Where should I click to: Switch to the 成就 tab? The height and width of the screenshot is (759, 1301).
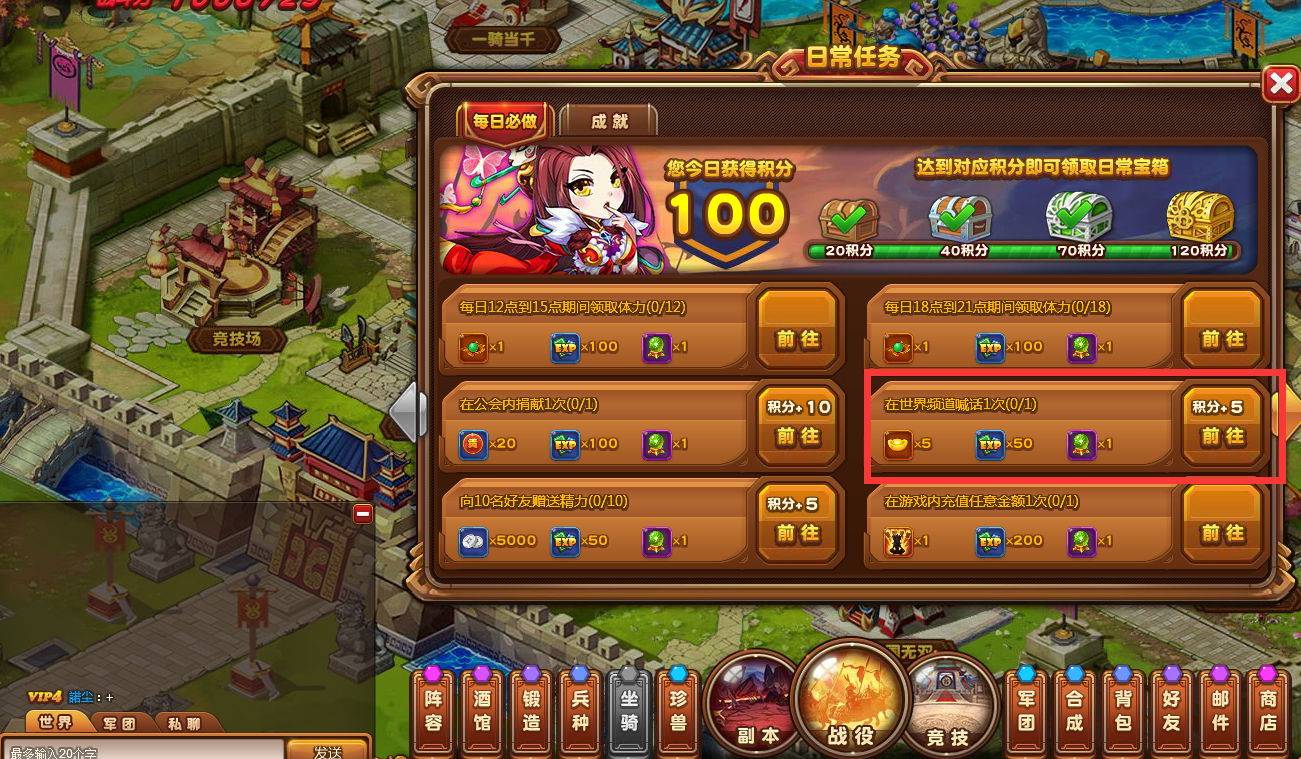click(x=608, y=121)
